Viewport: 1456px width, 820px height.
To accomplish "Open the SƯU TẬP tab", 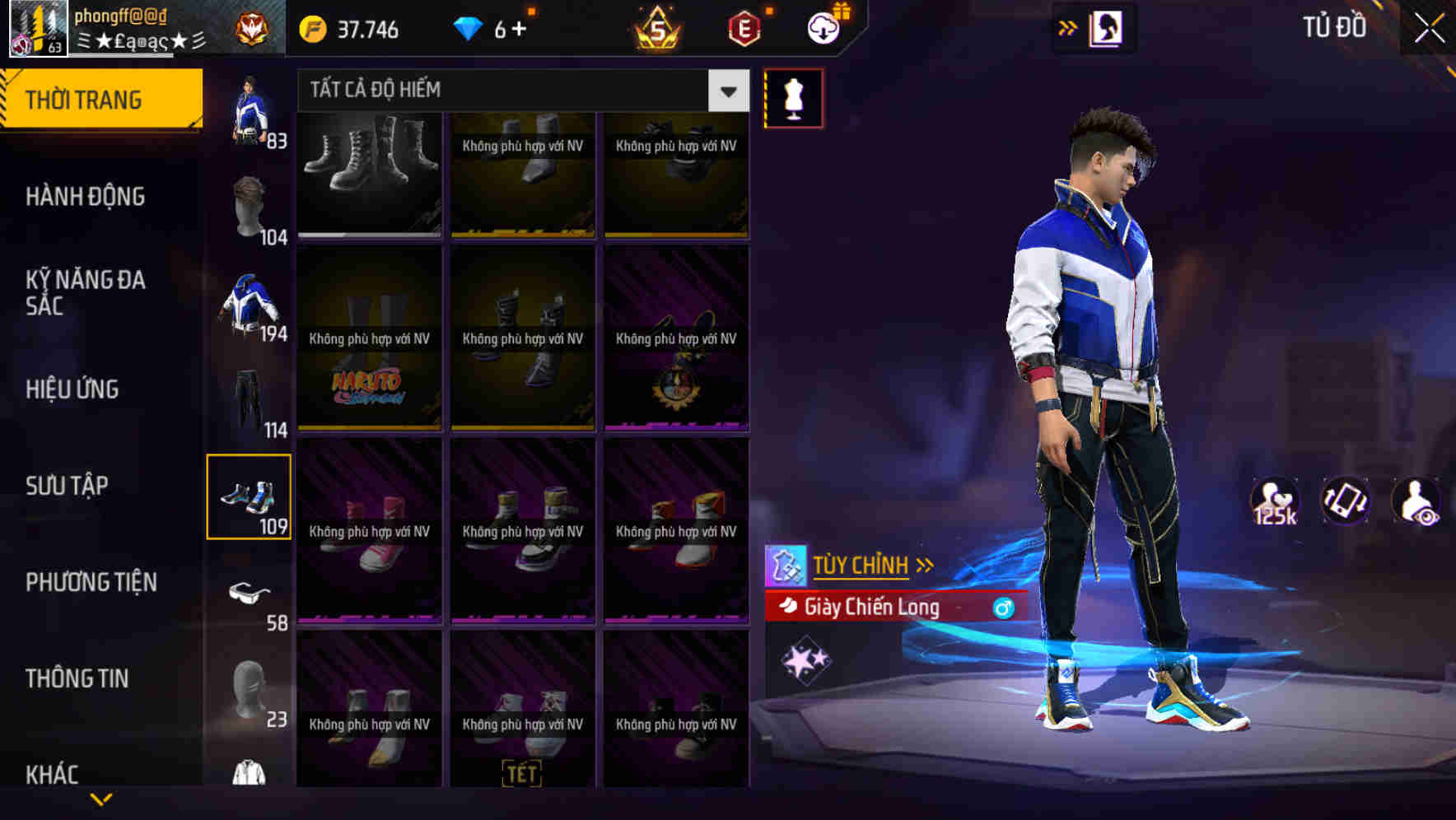I will coord(68,486).
